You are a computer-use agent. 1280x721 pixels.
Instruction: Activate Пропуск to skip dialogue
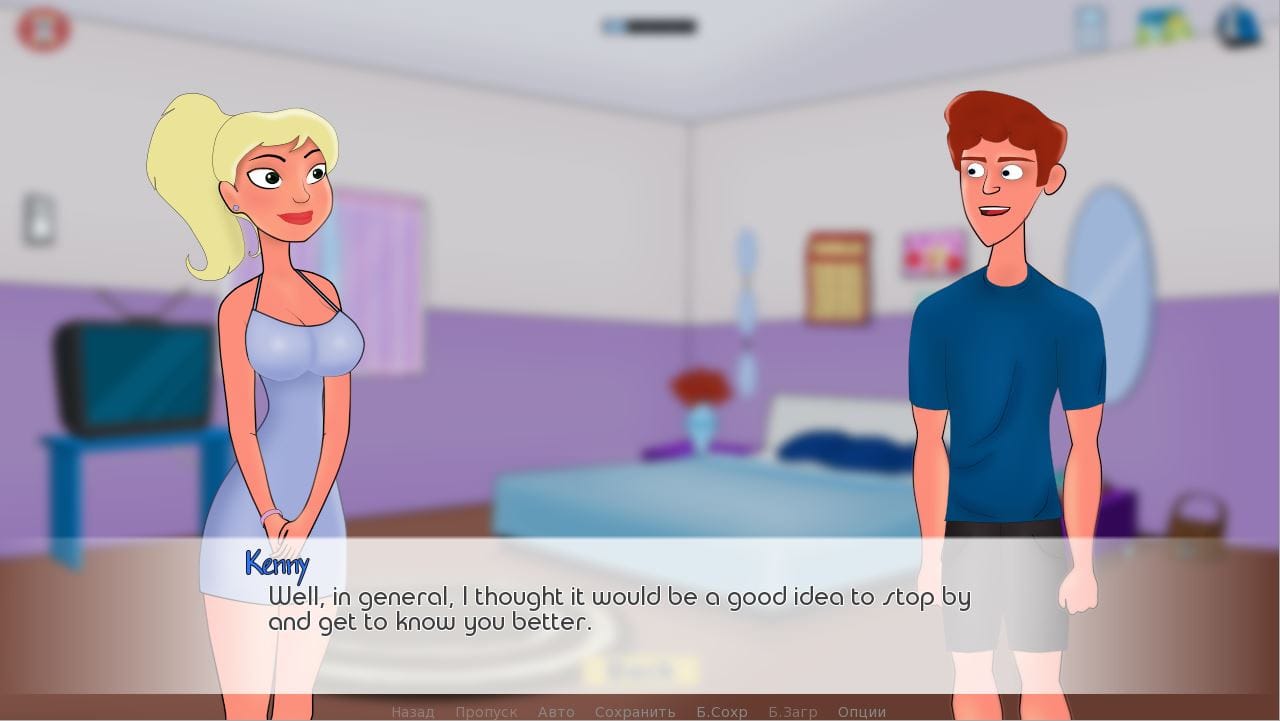[486, 712]
